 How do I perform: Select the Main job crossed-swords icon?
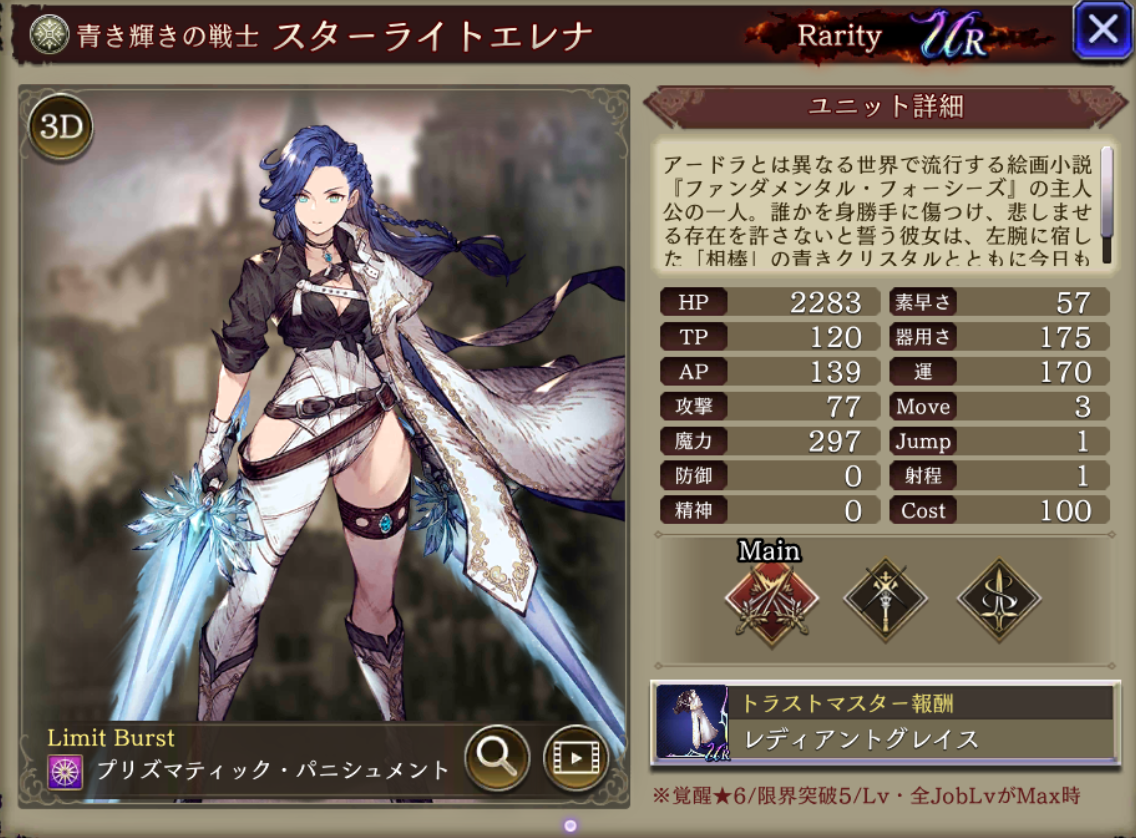[771, 601]
